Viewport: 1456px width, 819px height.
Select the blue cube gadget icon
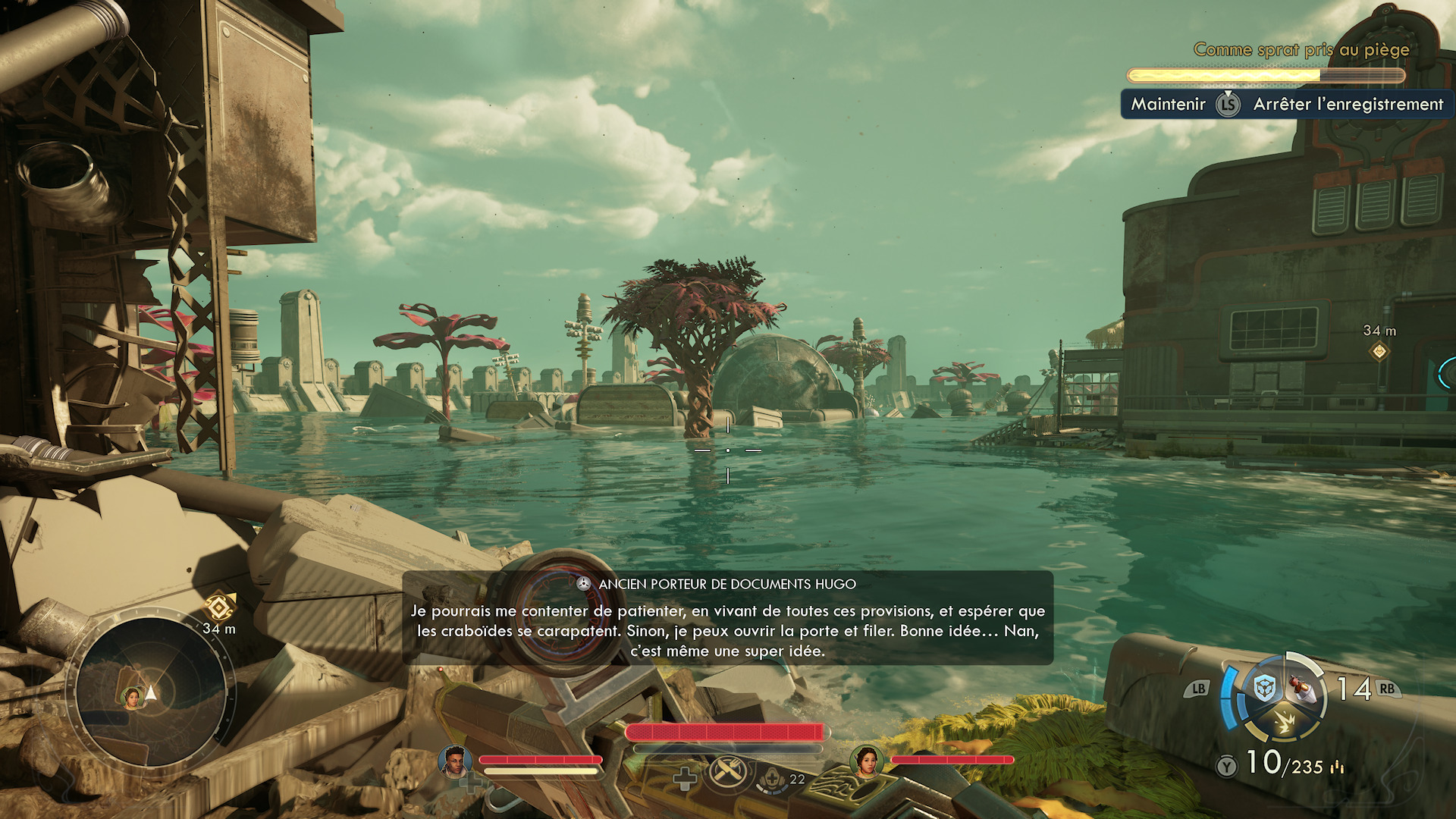click(x=1263, y=689)
